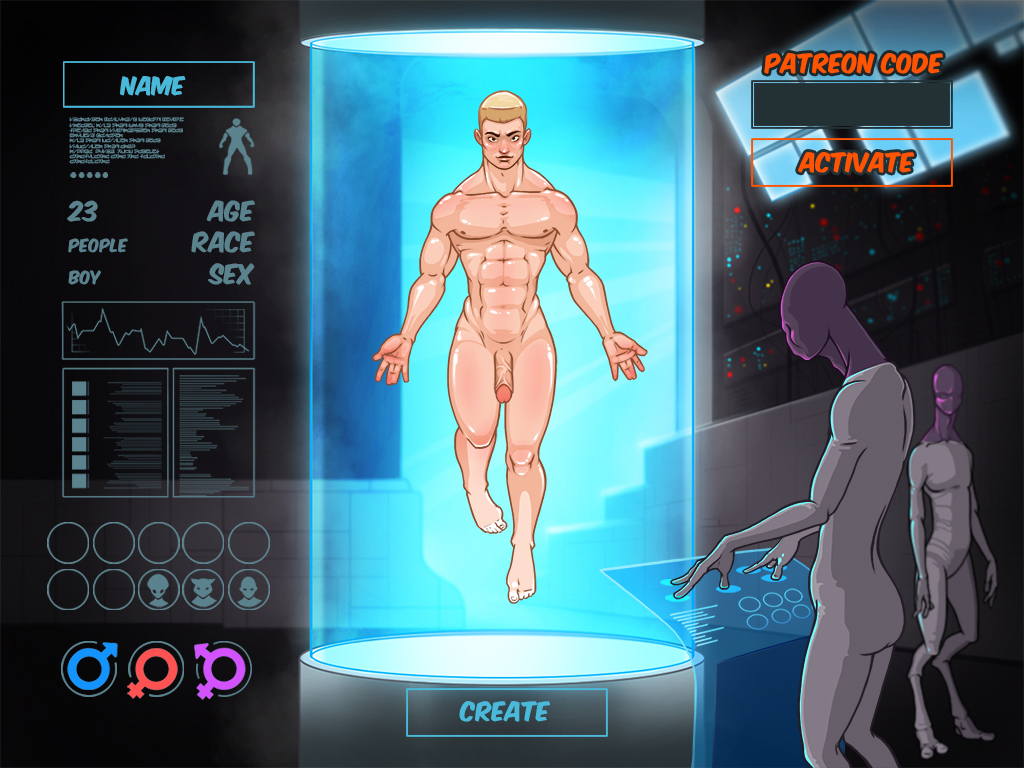Hit the CREATE button
The height and width of the screenshot is (768, 1024).
tap(506, 712)
